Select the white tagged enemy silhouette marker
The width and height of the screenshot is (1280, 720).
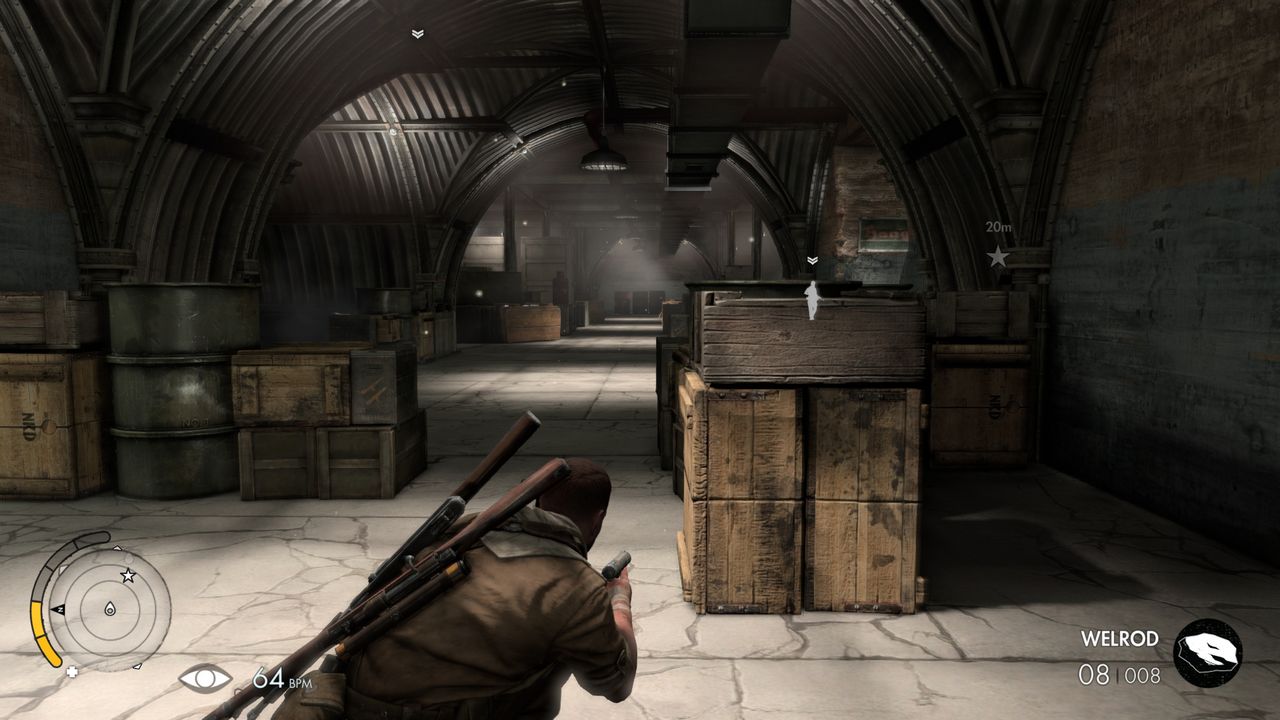(x=812, y=300)
